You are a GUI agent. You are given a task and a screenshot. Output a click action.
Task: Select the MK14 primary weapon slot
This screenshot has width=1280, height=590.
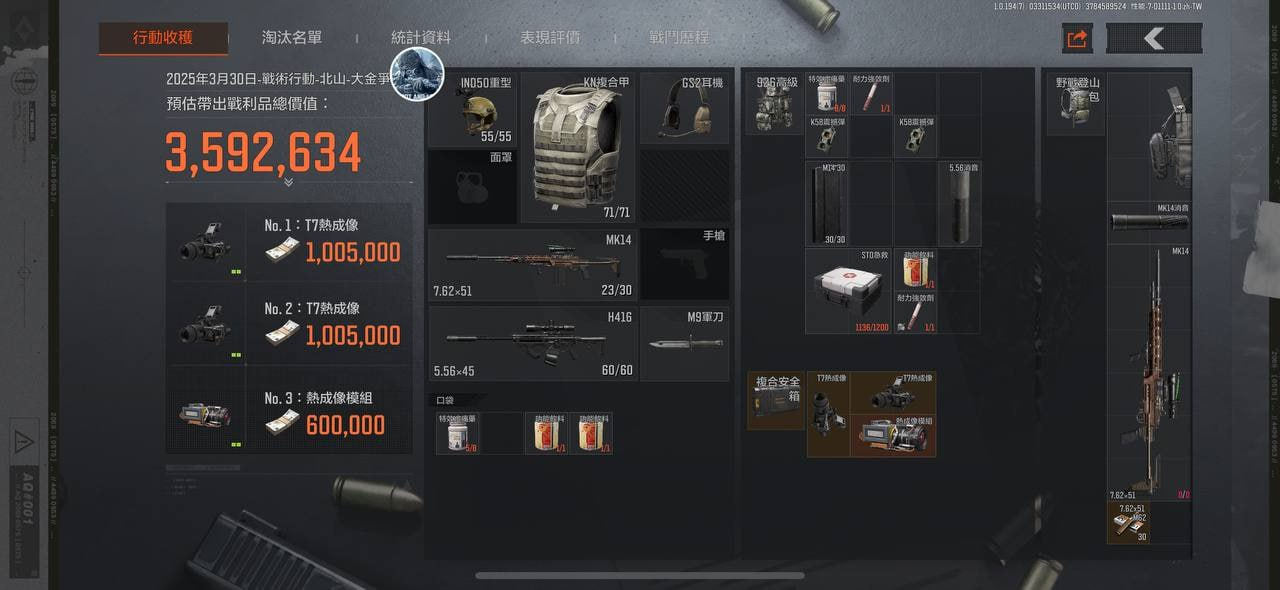530,265
